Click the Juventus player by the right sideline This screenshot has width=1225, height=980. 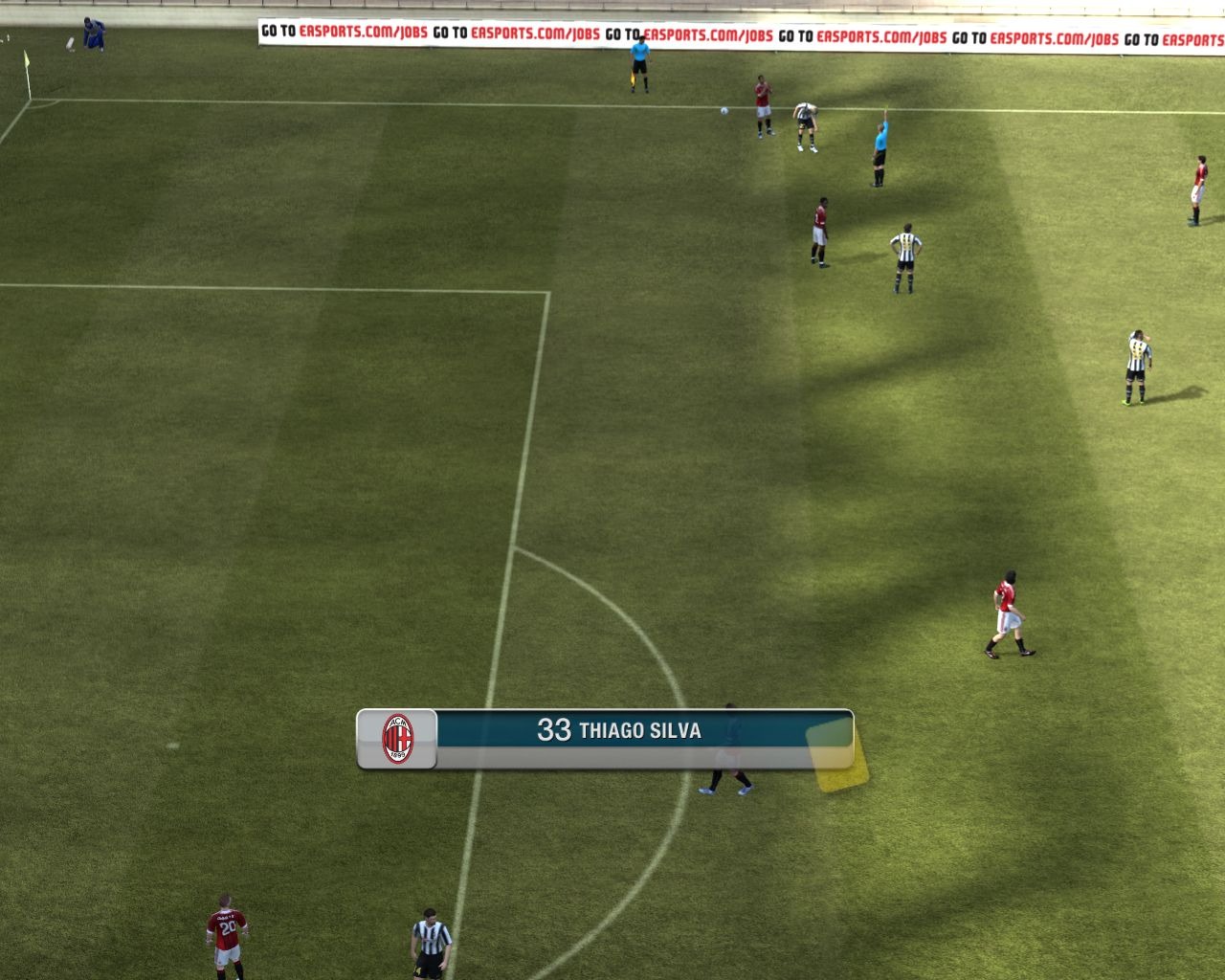click(x=1138, y=364)
